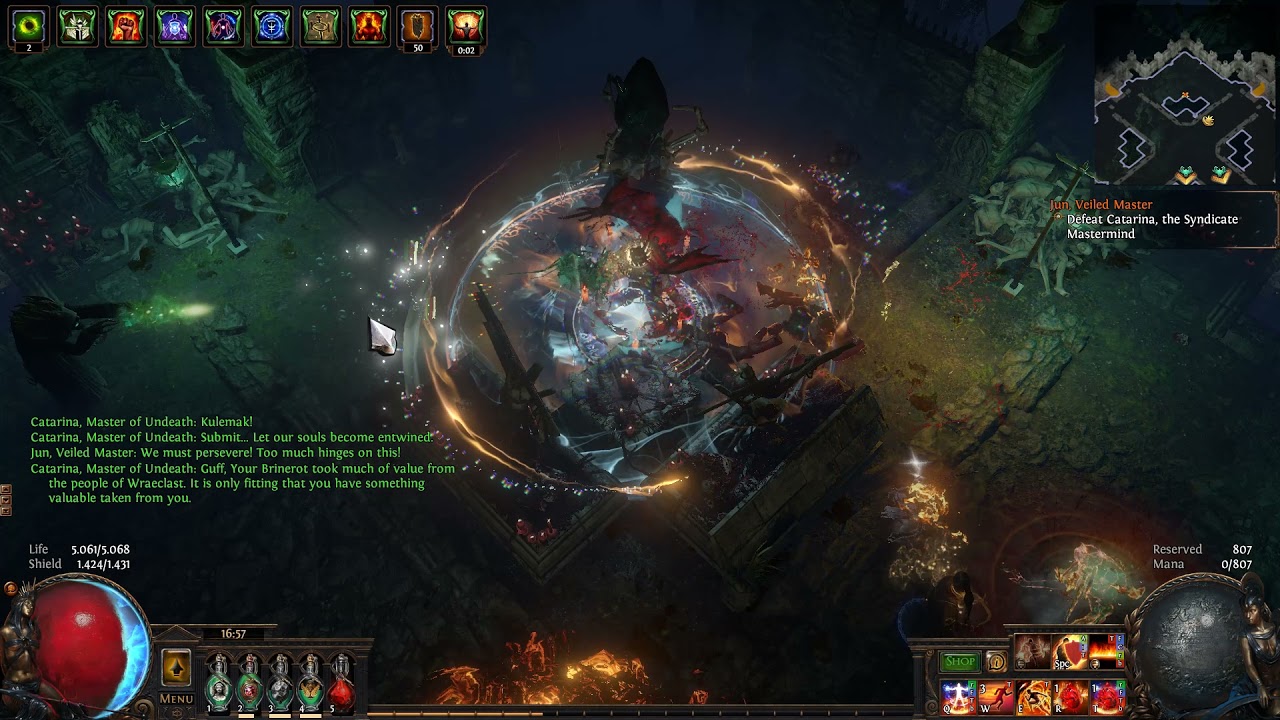1280x720 pixels.
Task: Open the Menu button
Action: tap(176, 698)
